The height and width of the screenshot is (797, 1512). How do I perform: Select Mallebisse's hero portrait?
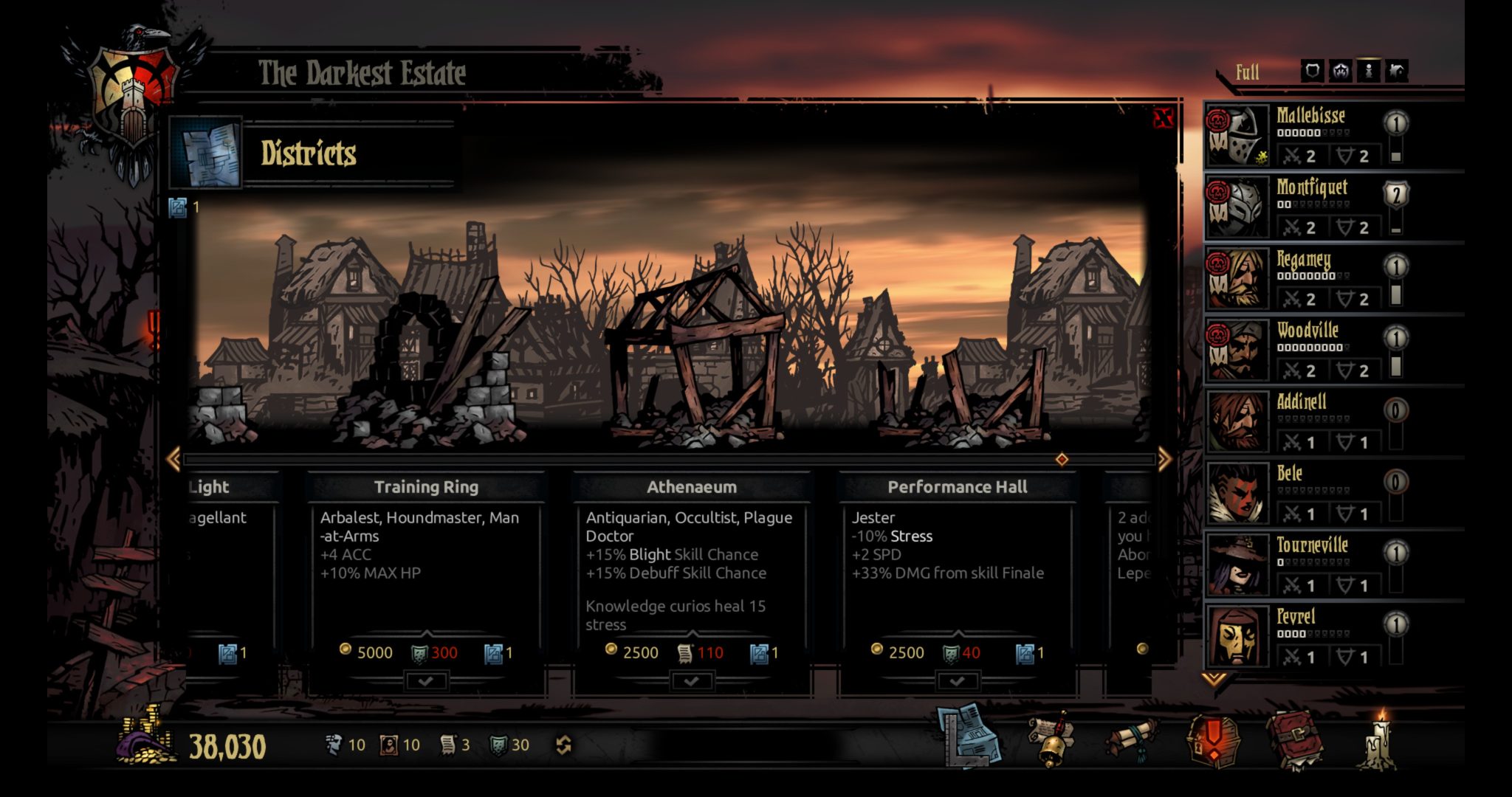(1235, 137)
